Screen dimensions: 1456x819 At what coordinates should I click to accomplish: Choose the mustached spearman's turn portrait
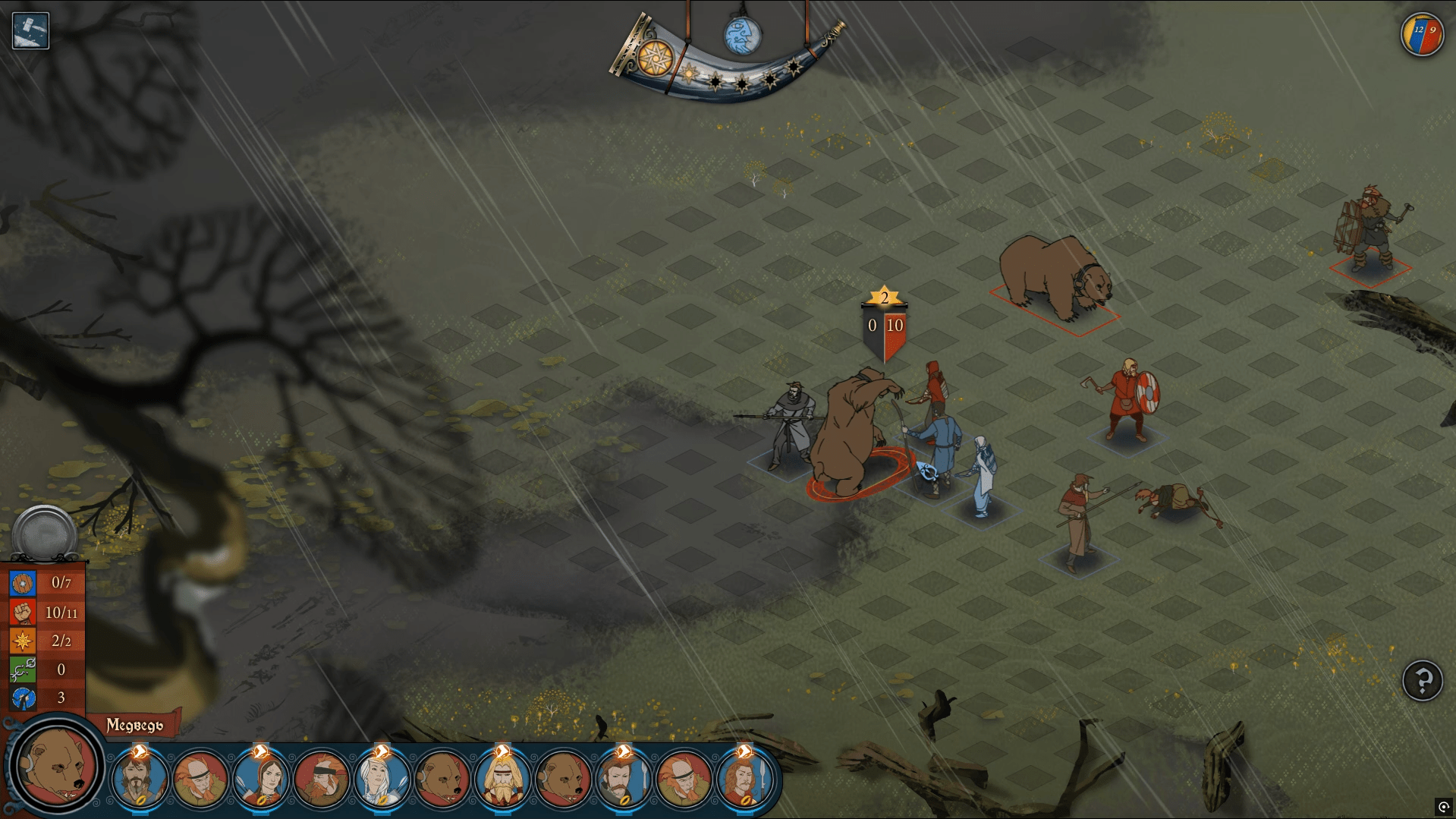point(624,779)
